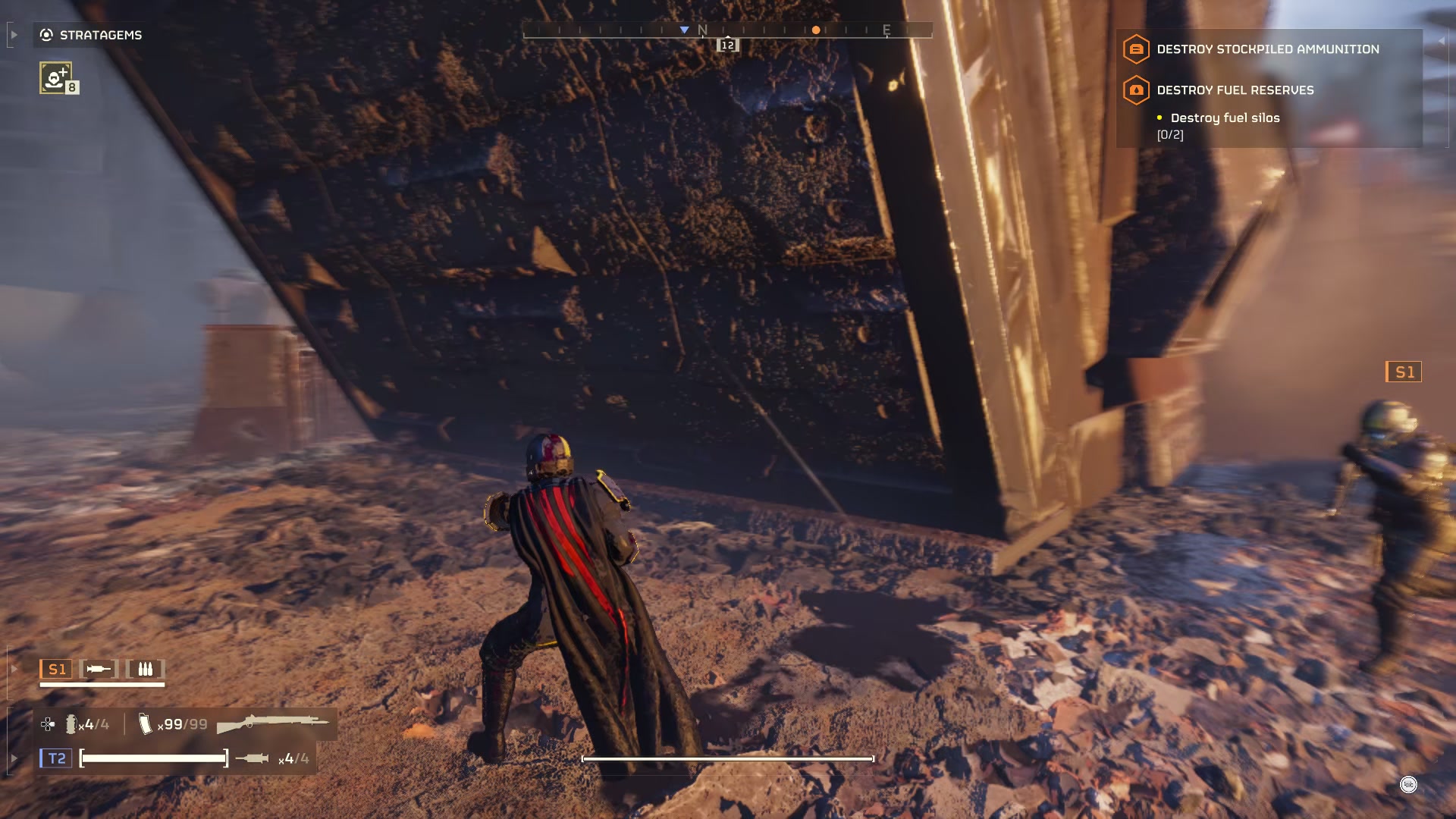
Task: Click the orange S1 squadmate marker
Action: tap(1403, 372)
